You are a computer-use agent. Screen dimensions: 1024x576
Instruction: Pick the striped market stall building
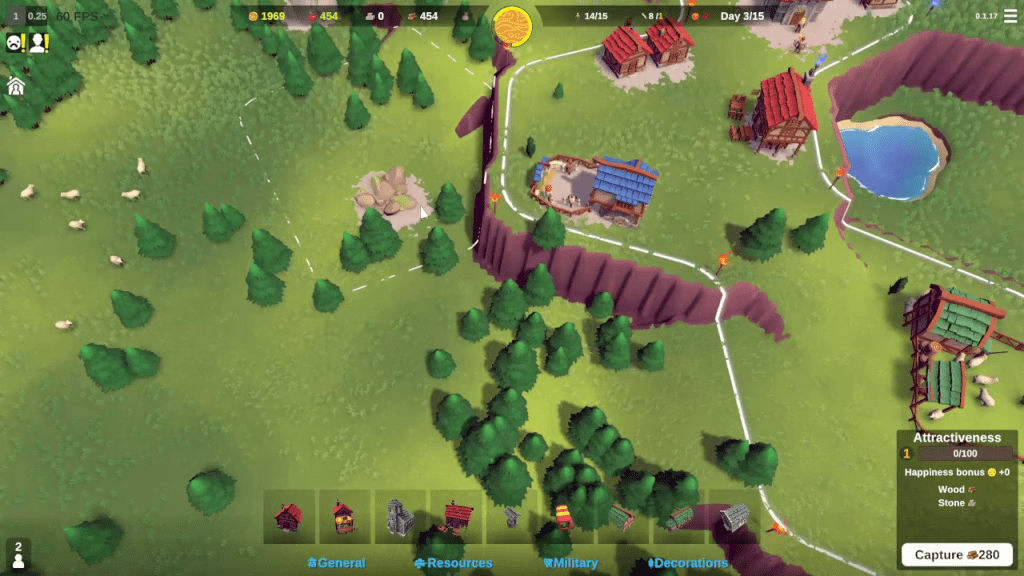(564, 516)
